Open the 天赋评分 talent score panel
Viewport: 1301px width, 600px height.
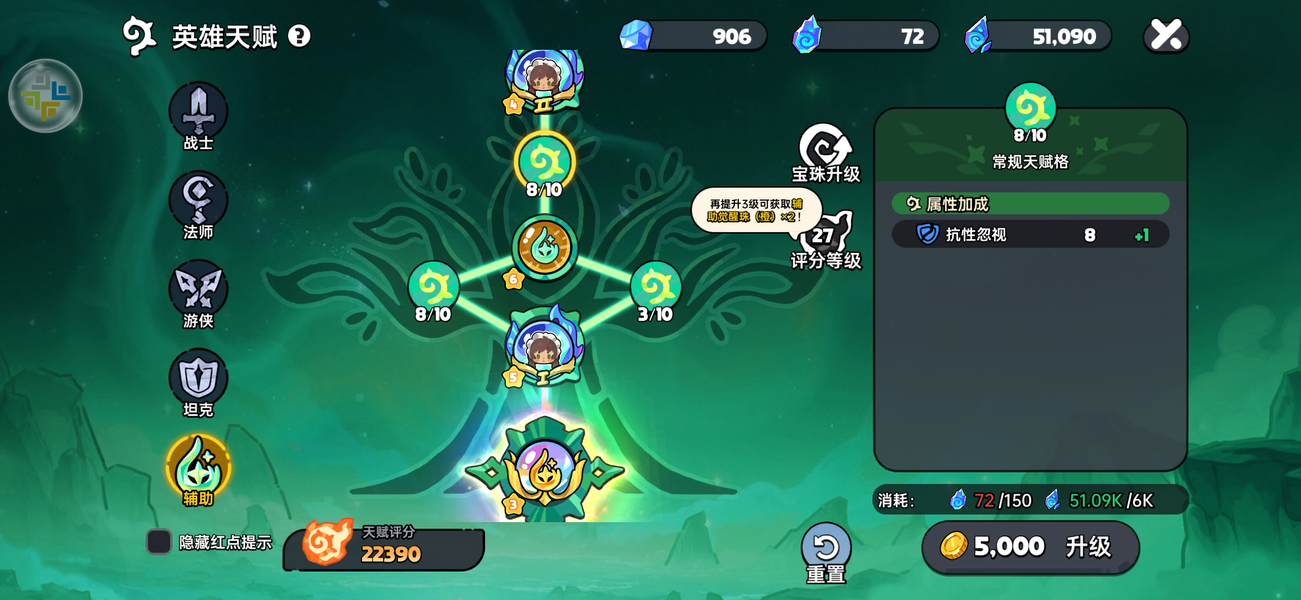click(x=385, y=546)
